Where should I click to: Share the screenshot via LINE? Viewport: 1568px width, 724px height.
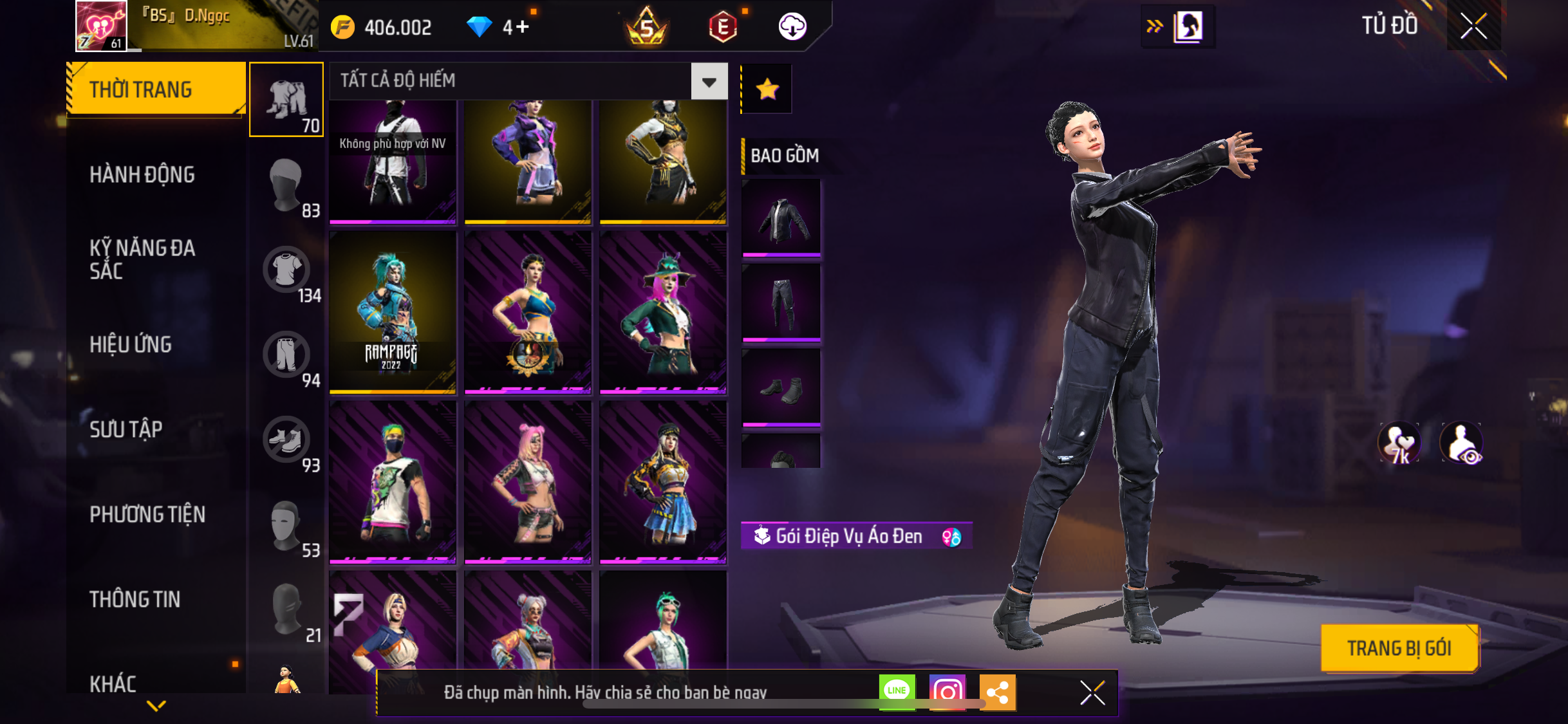point(897,692)
